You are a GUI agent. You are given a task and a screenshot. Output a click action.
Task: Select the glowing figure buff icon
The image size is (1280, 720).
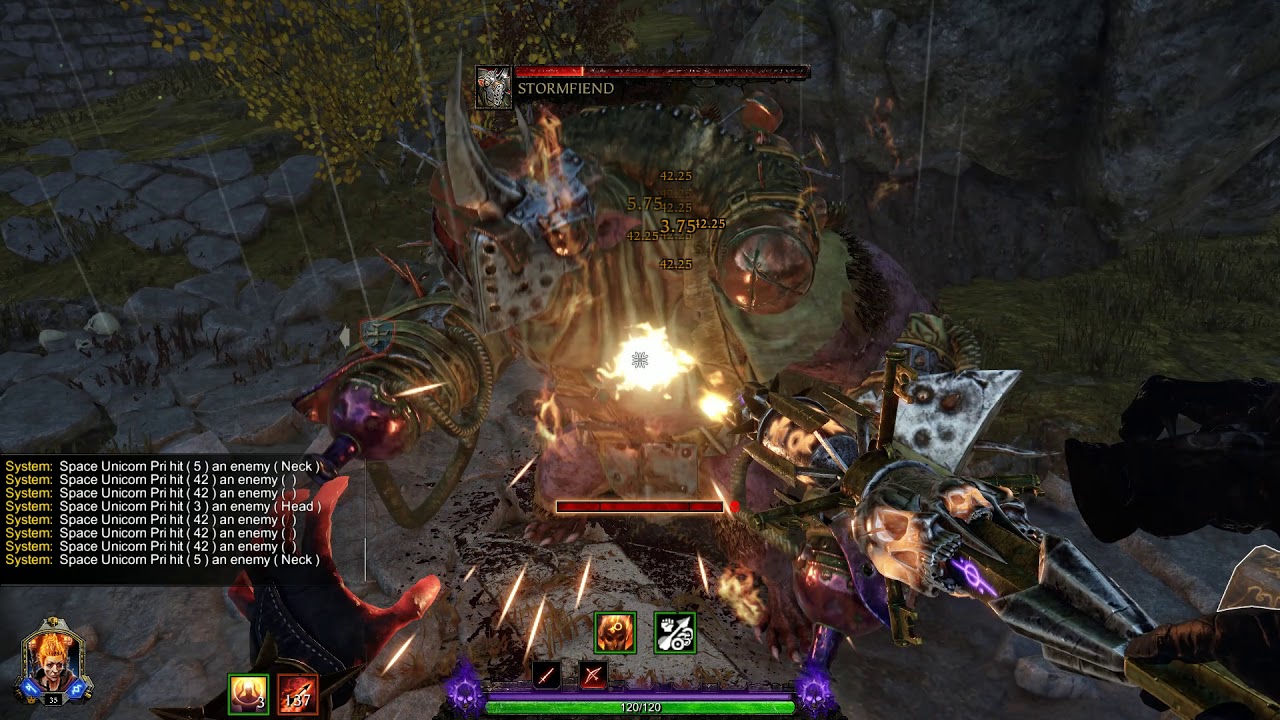click(248, 694)
